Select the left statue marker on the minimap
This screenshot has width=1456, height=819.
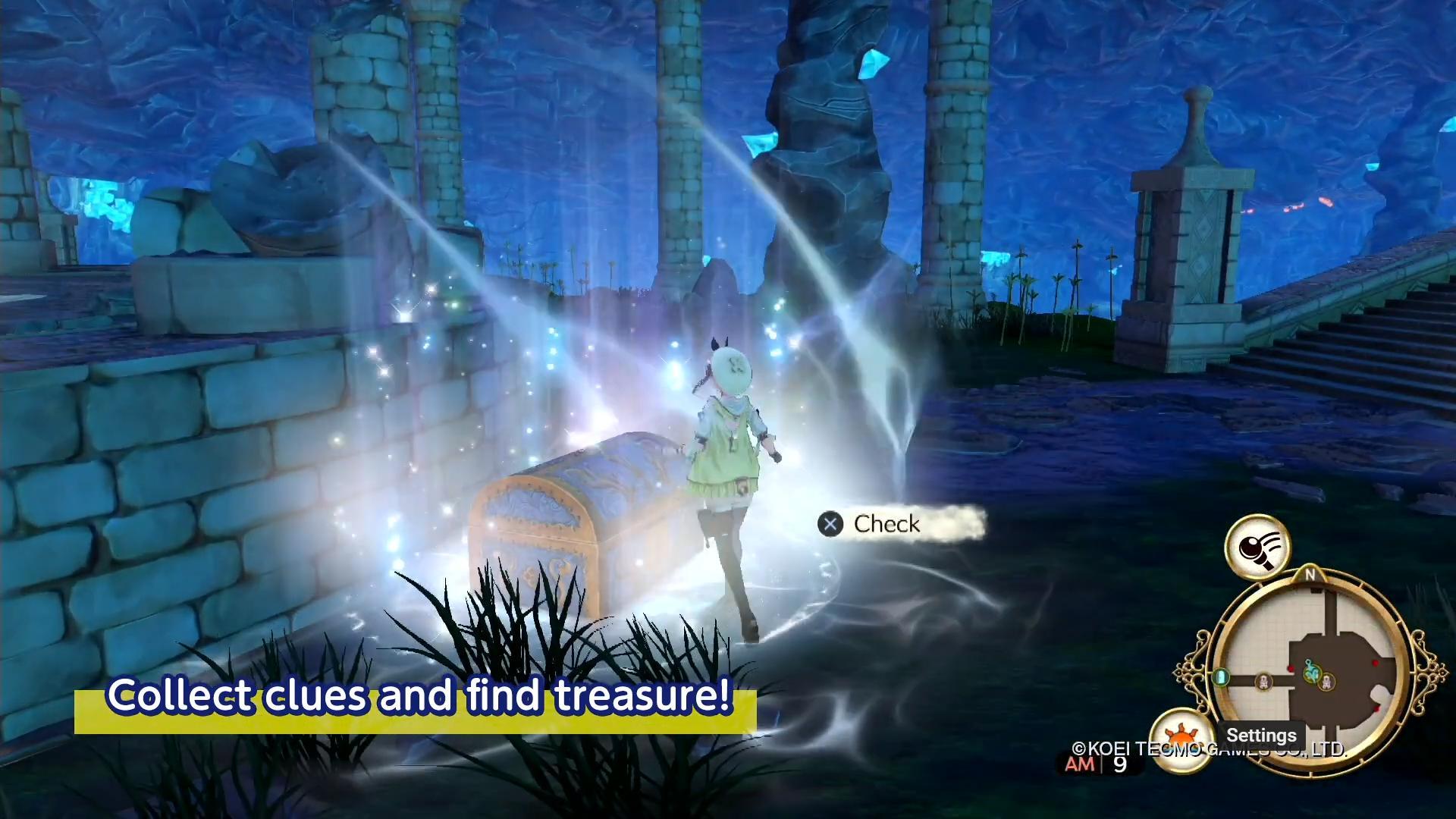coord(1263,682)
